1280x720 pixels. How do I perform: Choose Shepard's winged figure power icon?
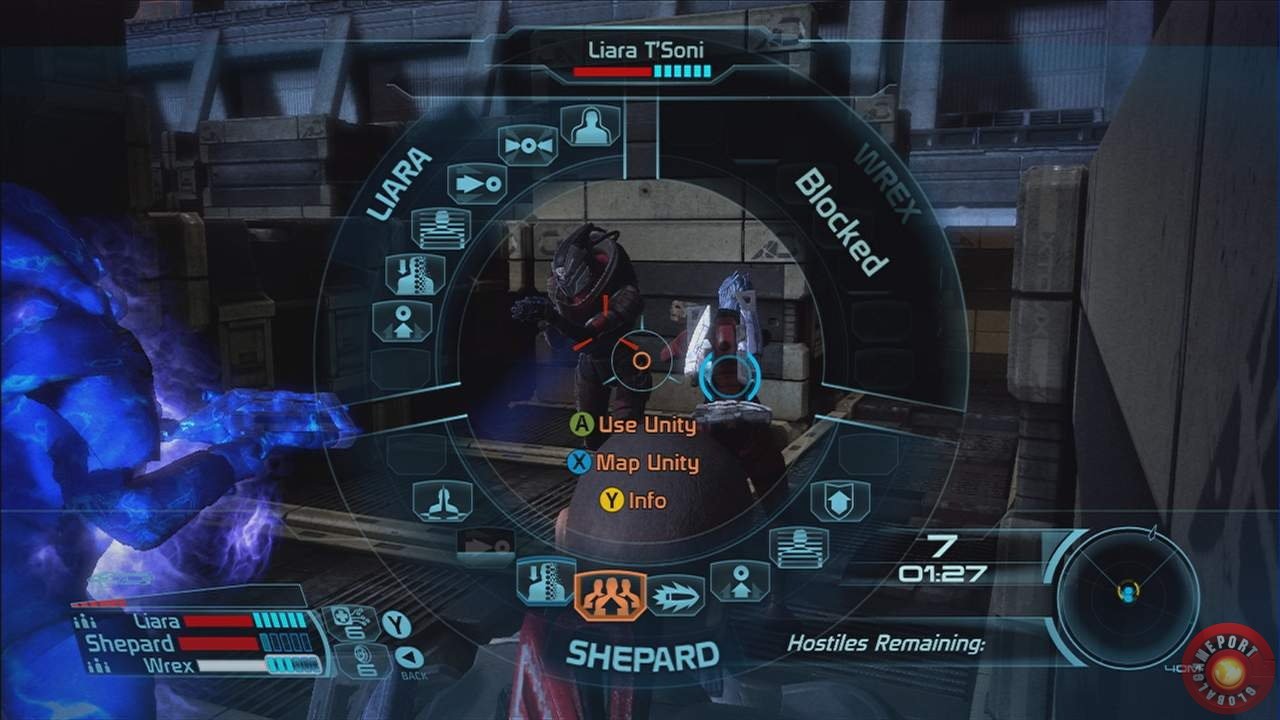pos(442,500)
